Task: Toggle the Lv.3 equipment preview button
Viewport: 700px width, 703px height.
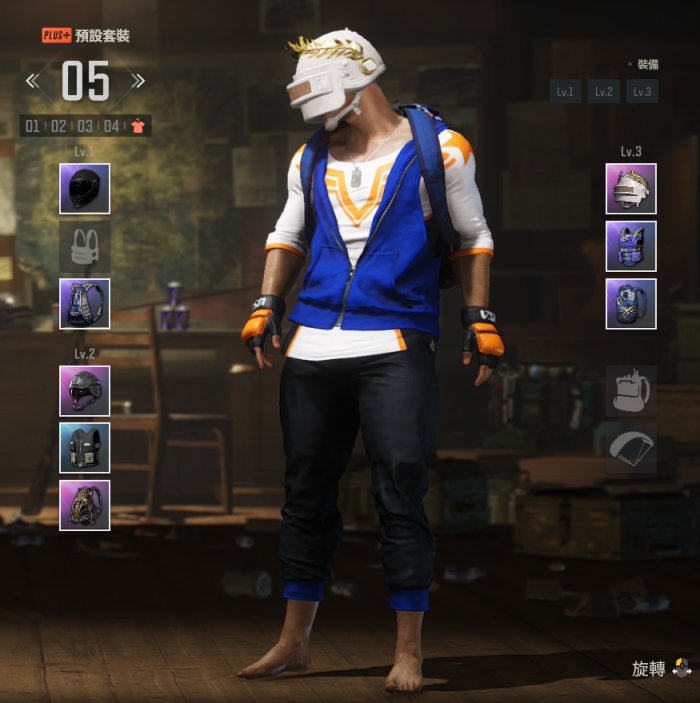Action: (642, 92)
